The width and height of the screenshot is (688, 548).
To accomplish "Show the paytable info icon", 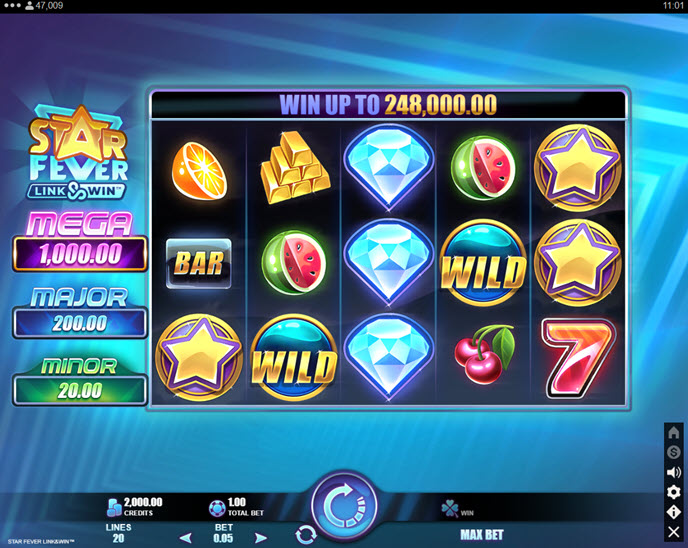I will click(x=674, y=511).
